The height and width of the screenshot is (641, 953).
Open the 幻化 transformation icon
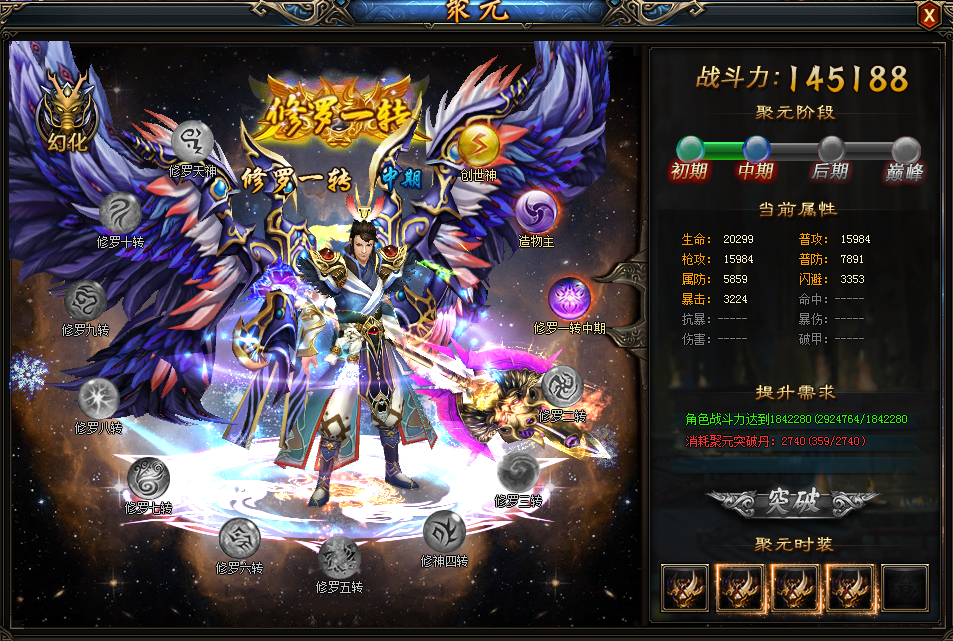point(61,113)
